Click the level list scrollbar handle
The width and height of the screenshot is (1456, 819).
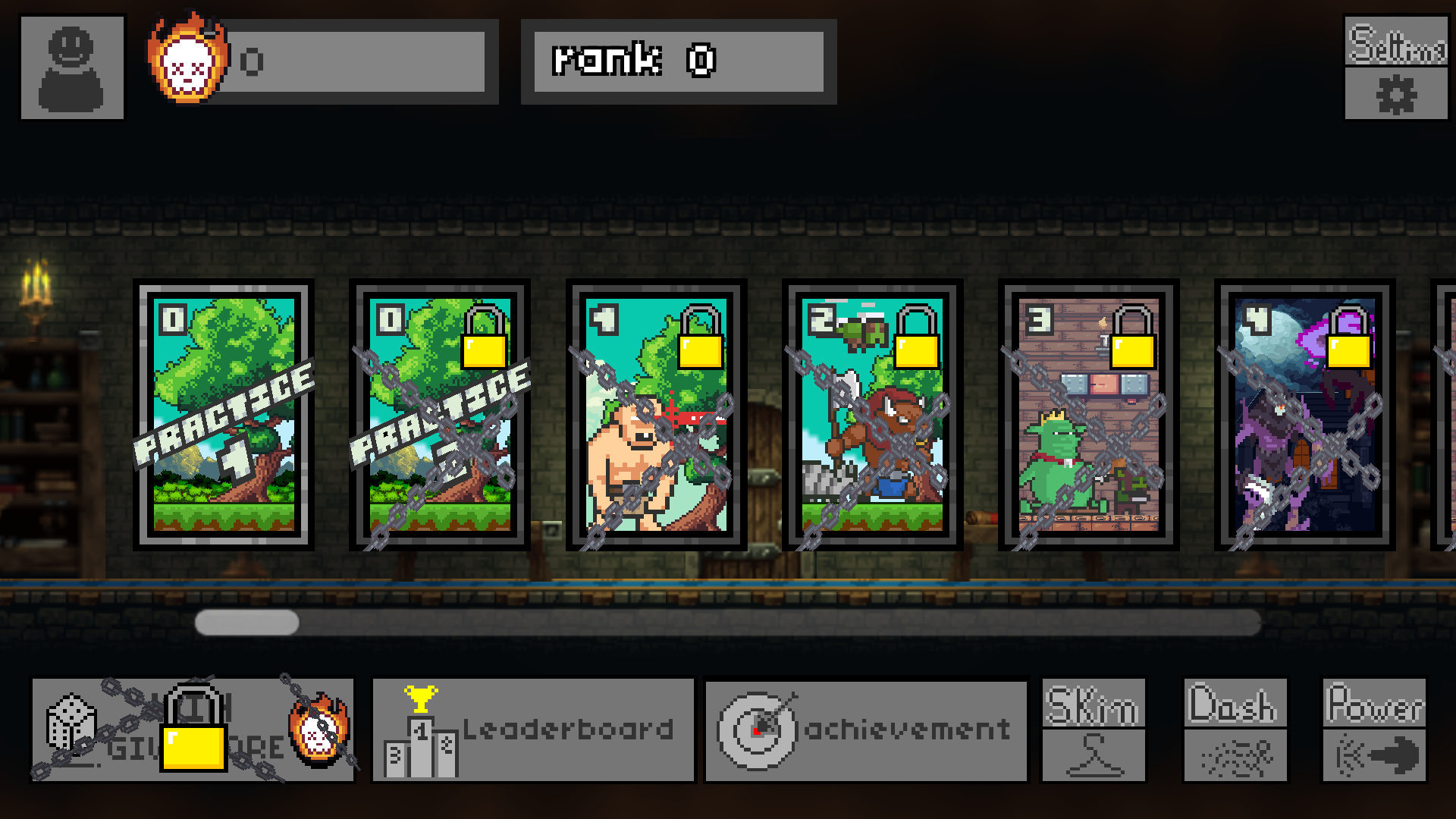[246, 623]
